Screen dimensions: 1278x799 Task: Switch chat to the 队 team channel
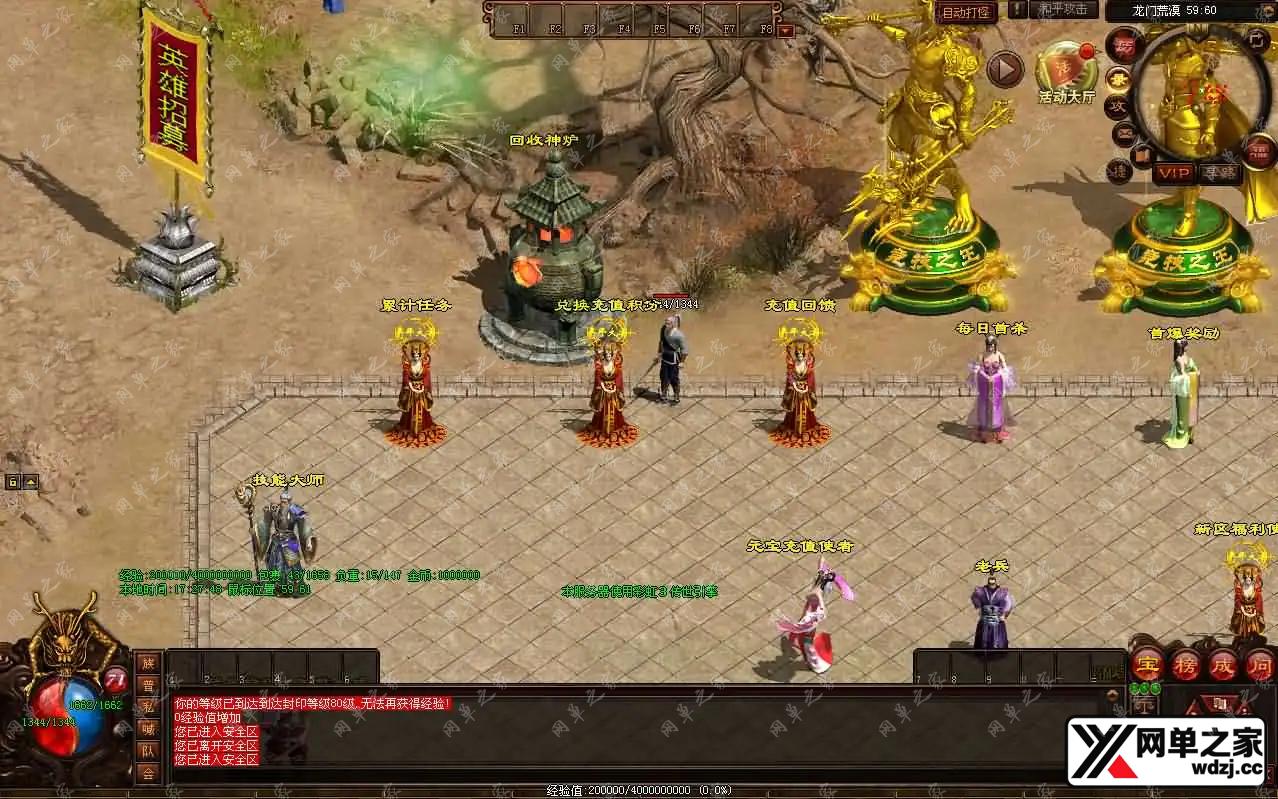click(148, 751)
